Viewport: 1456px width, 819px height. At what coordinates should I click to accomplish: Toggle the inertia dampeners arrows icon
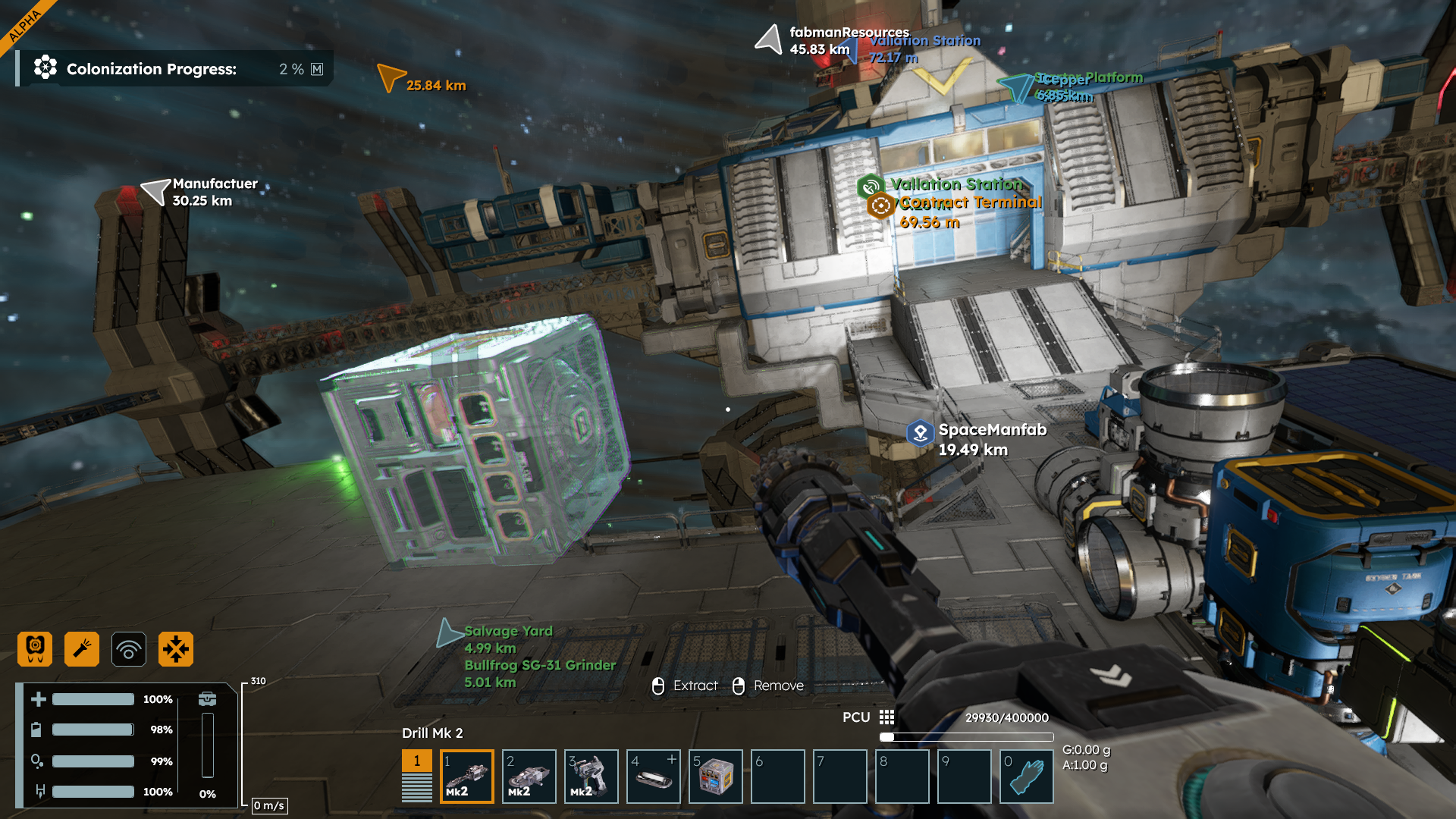[x=176, y=649]
